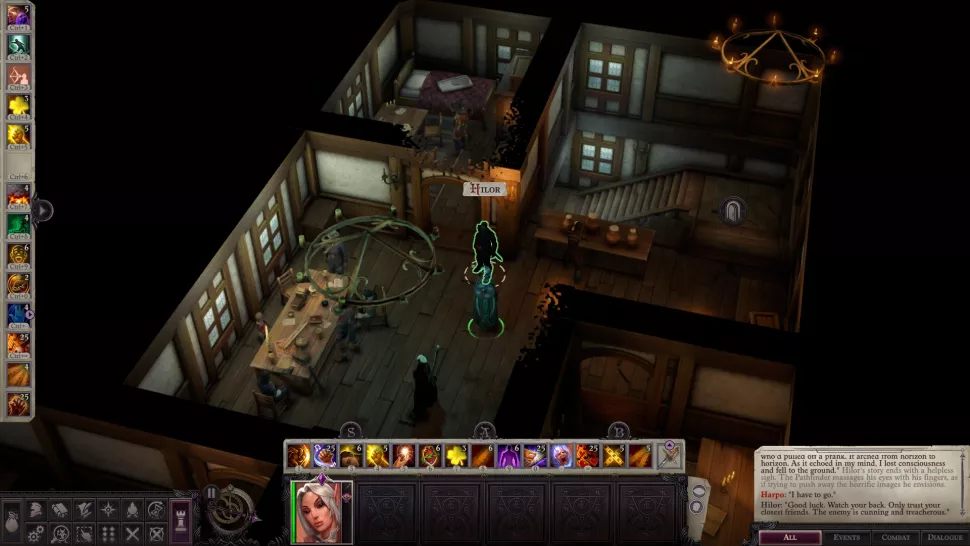Collapse the left spell bar arrow

(x=43, y=211)
